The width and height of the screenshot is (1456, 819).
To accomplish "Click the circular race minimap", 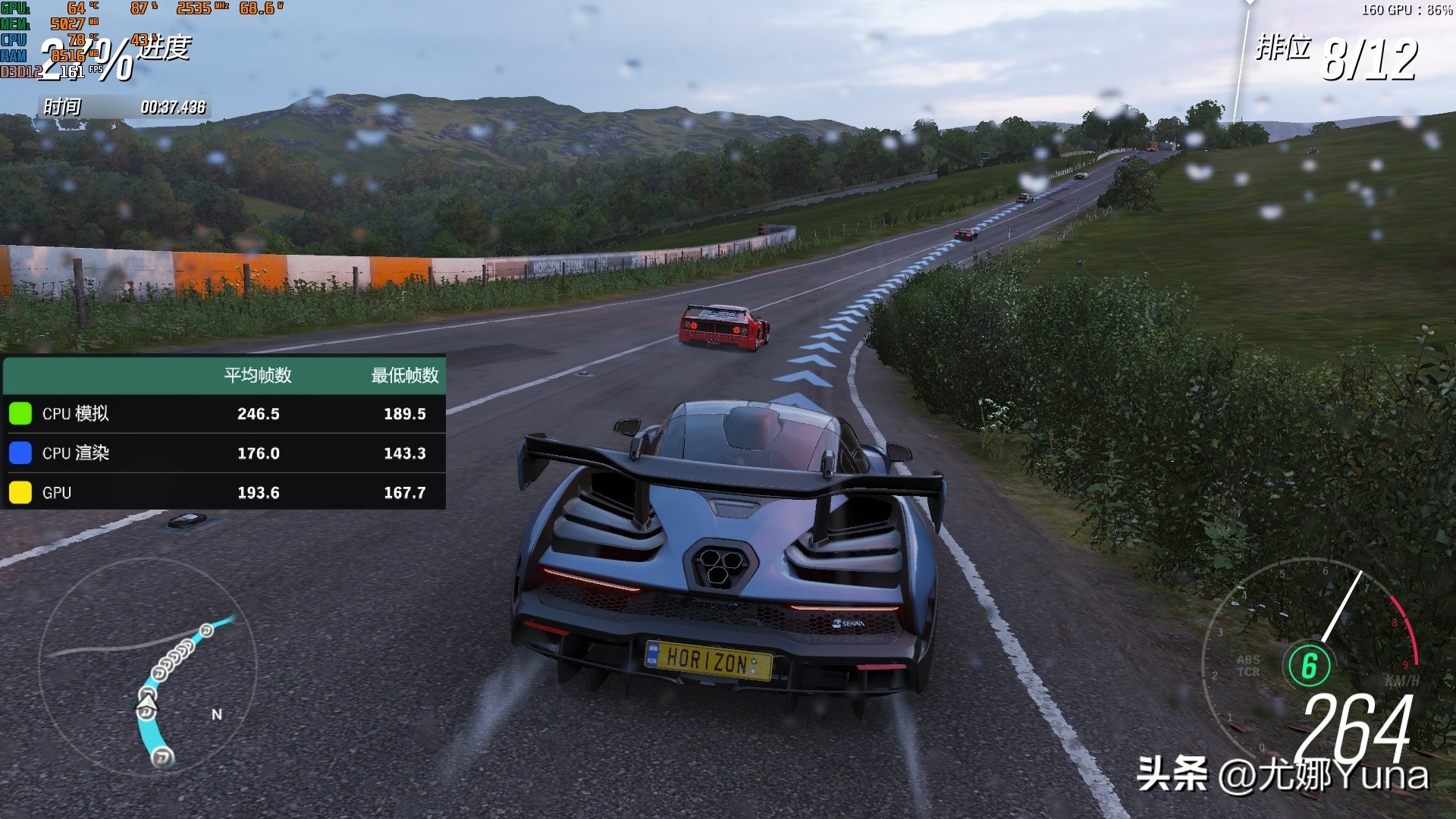I will pyautogui.click(x=148, y=667).
